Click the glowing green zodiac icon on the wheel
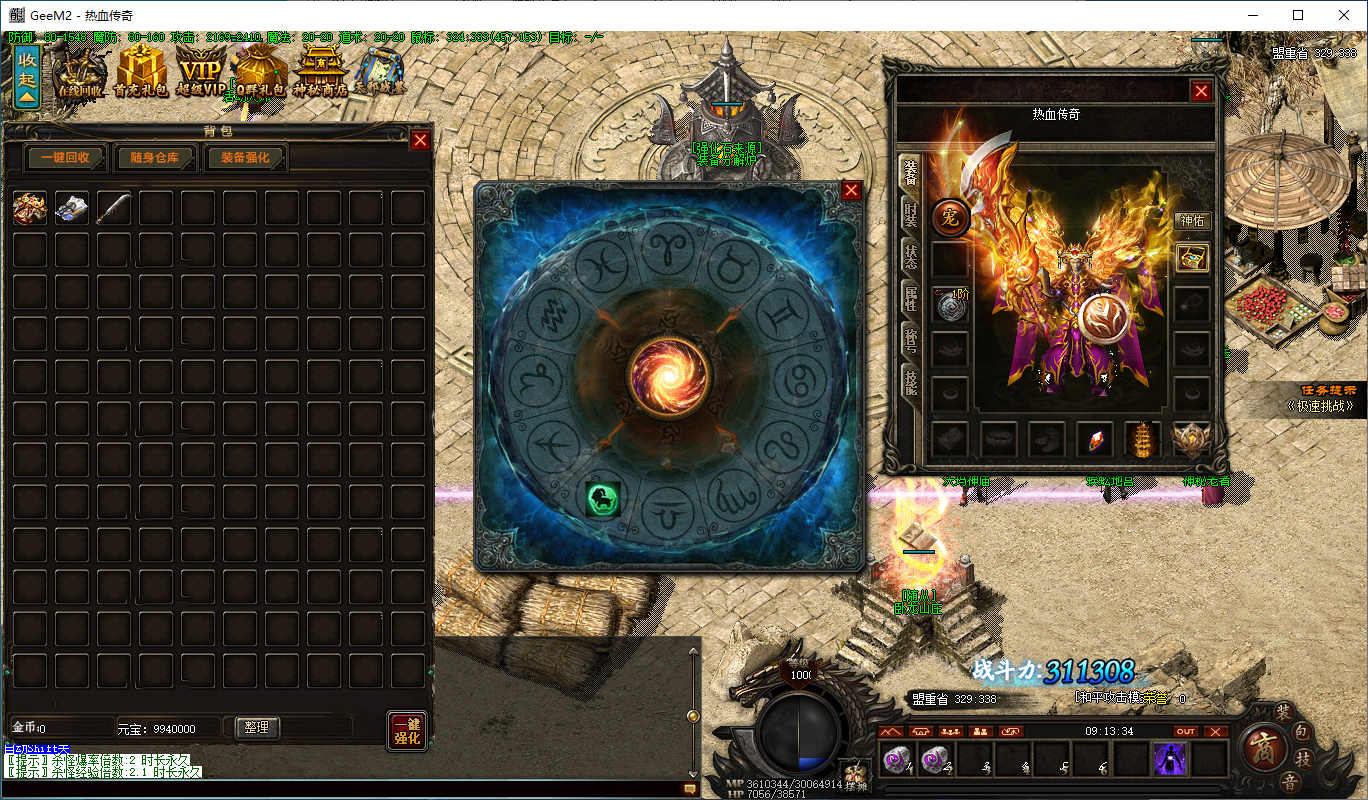Viewport: 1368px width, 800px height. click(603, 498)
